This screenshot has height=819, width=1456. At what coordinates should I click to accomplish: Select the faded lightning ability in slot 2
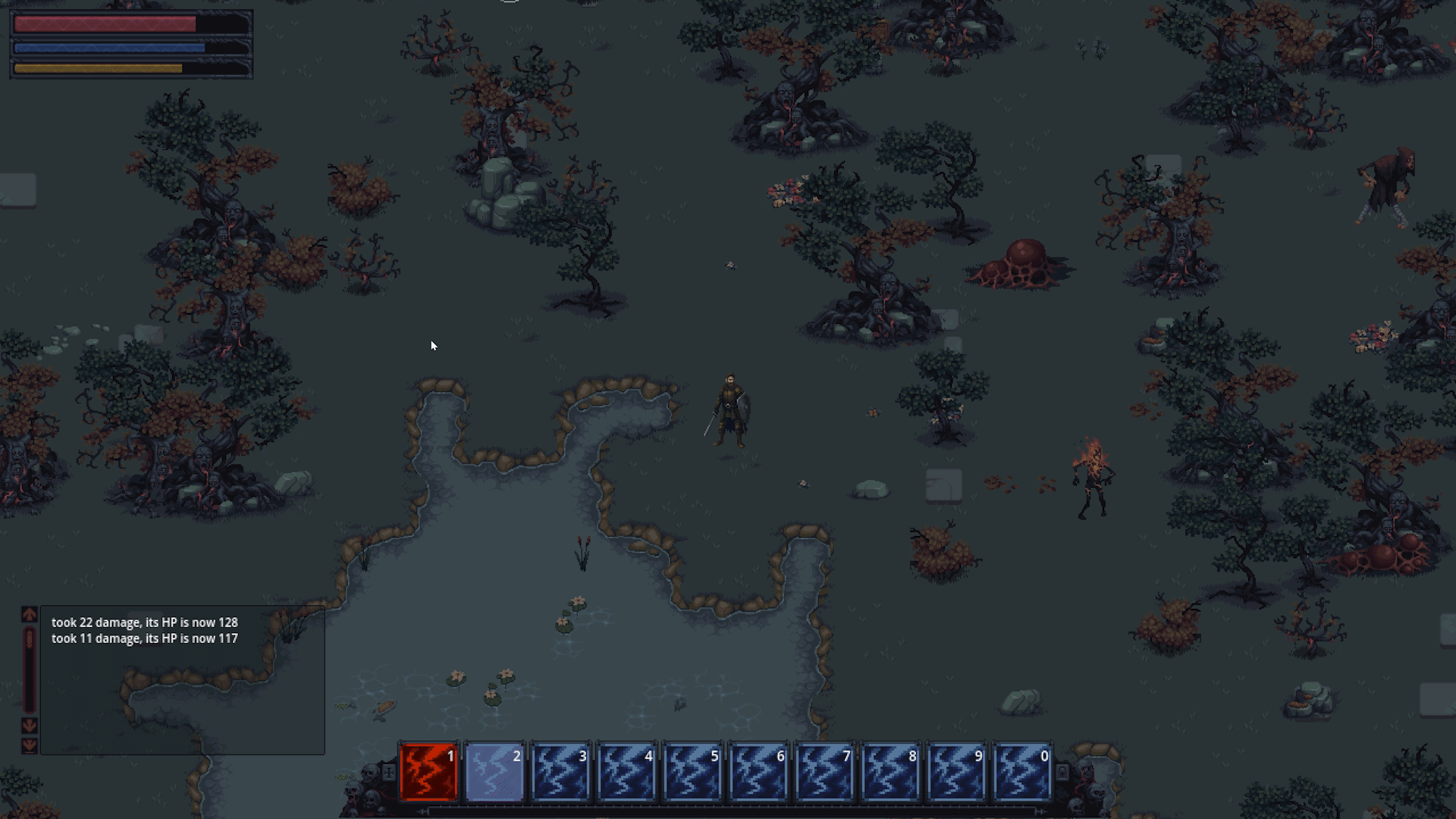[x=494, y=772]
